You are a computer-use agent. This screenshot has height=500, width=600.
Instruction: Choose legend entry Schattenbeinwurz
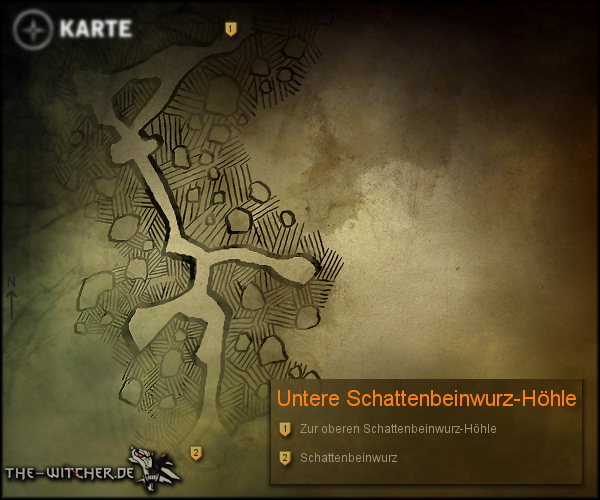tap(348, 459)
